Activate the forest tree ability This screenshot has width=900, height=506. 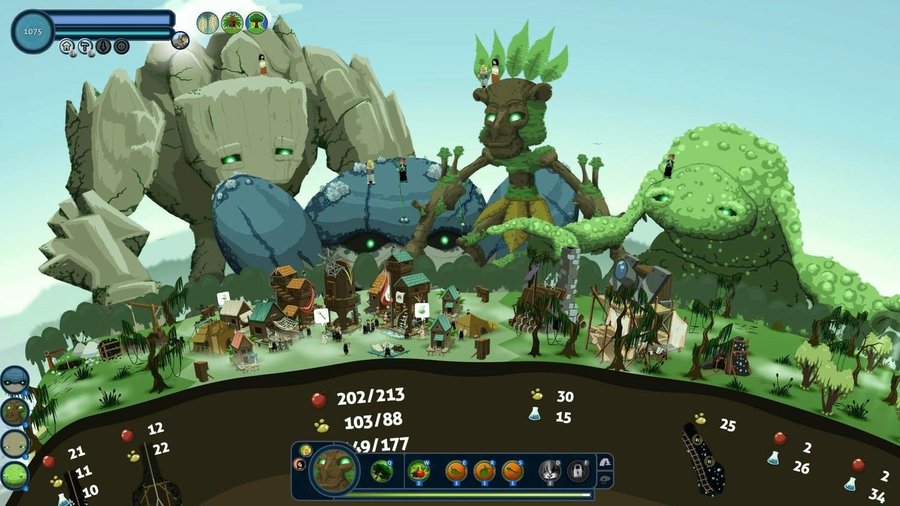pyautogui.click(x=381, y=470)
